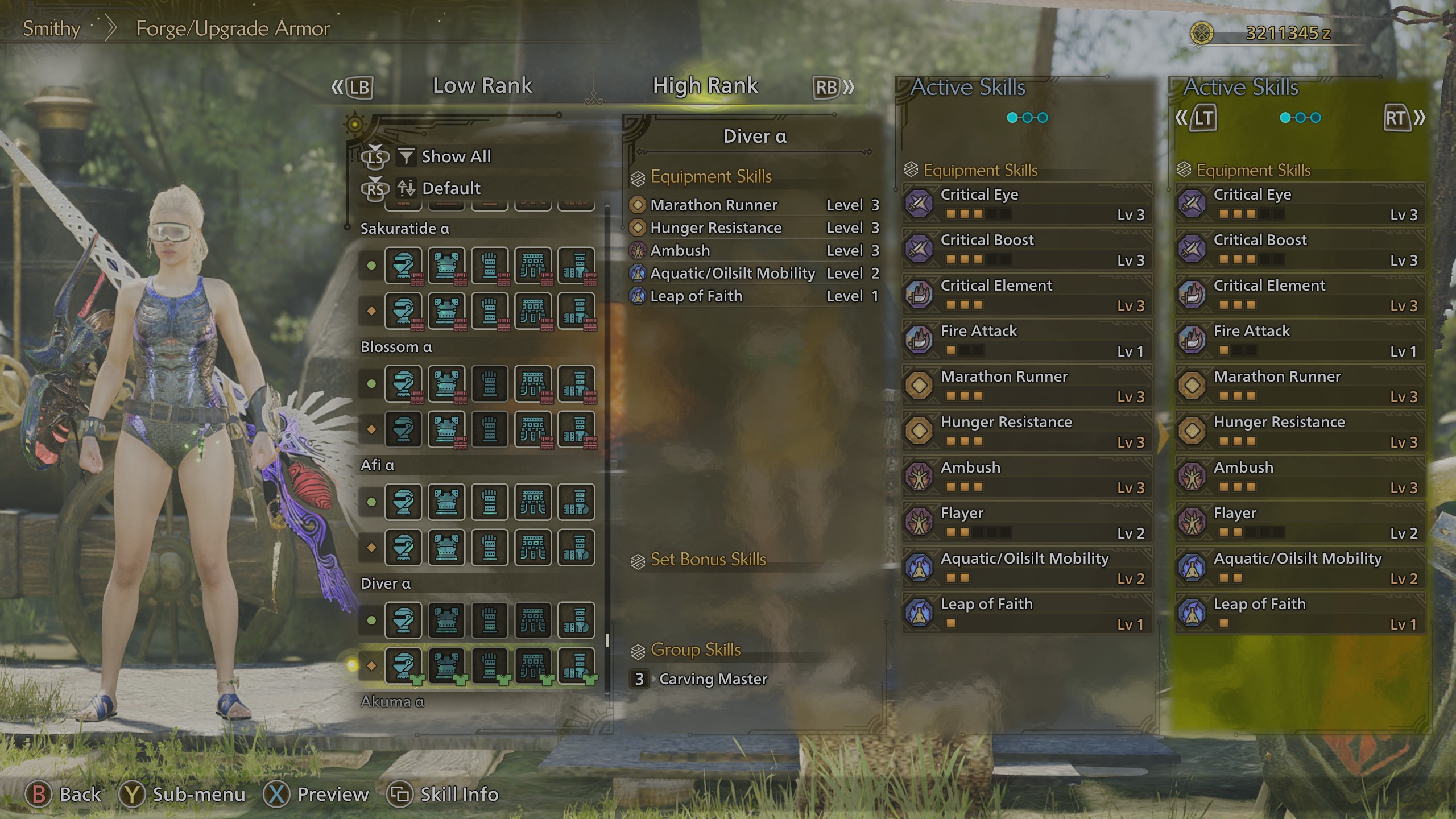Screen dimensions: 1456x819
Task: Select the orange diamond variant of Diver α
Action: (370, 665)
